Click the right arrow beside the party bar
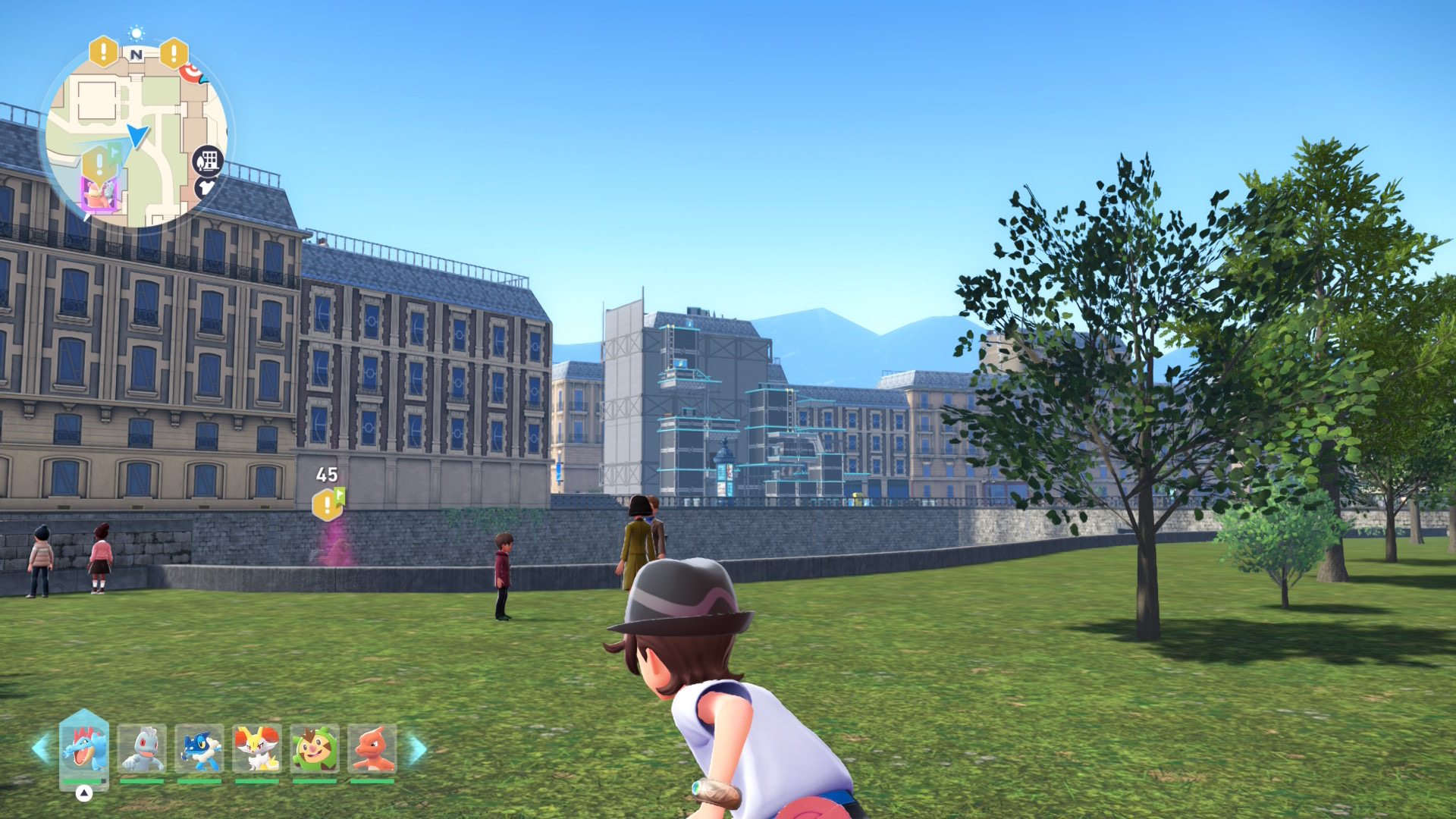1456x819 pixels. click(x=418, y=749)
